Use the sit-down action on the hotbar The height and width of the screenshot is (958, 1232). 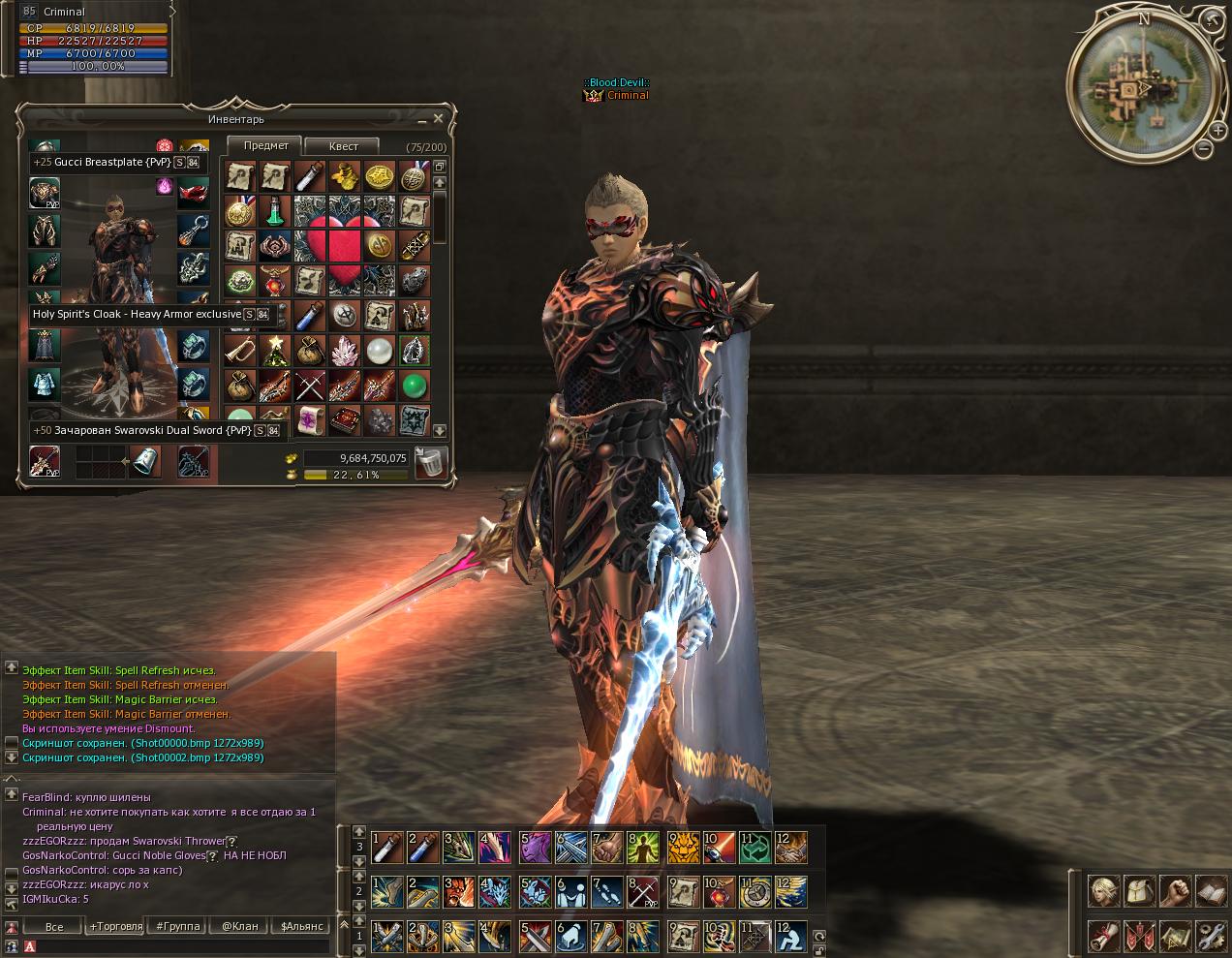click(791, 938)
